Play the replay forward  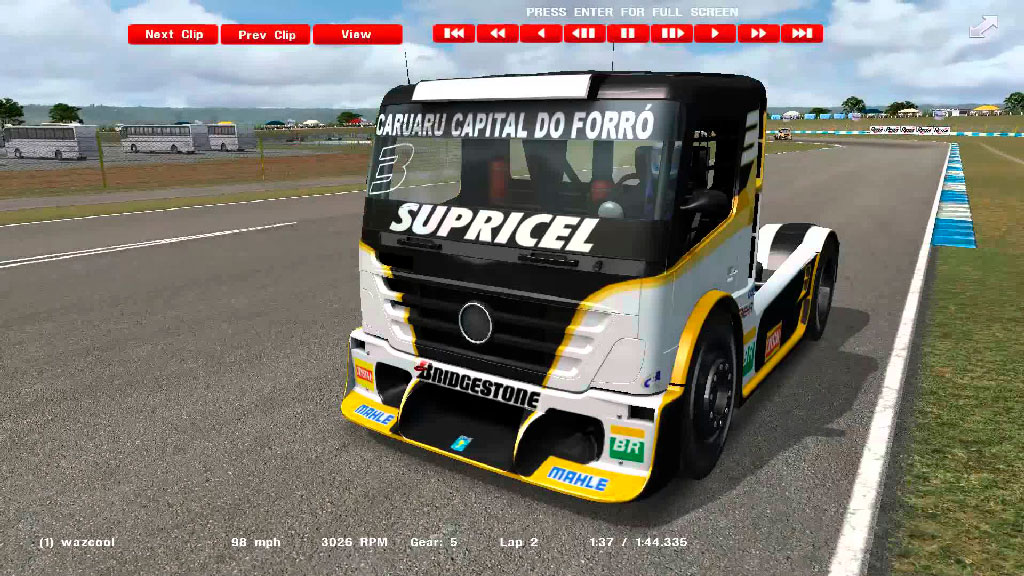pyautogui.click(x=715, y=33)
